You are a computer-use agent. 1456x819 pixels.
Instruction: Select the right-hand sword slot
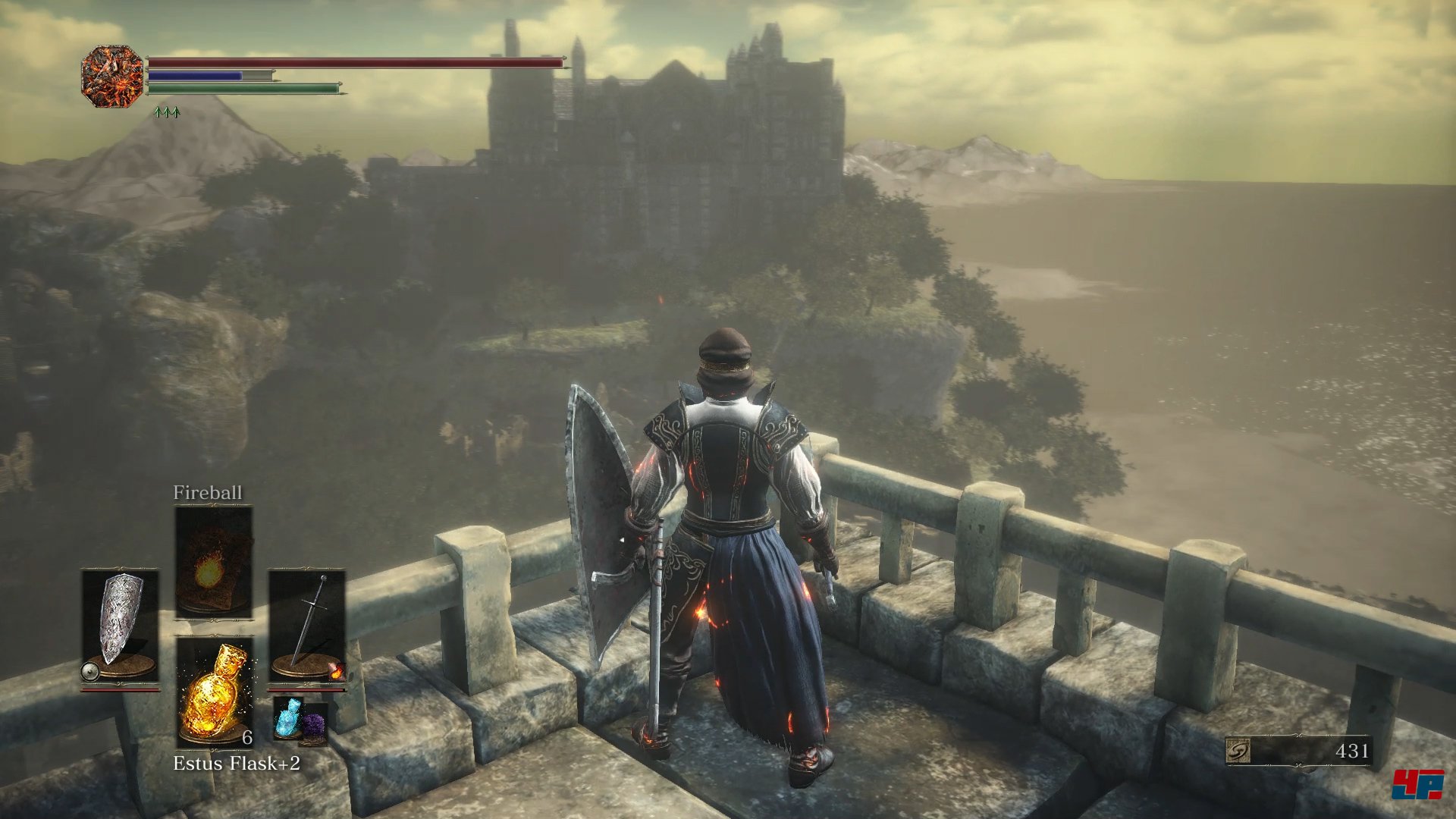307,626
